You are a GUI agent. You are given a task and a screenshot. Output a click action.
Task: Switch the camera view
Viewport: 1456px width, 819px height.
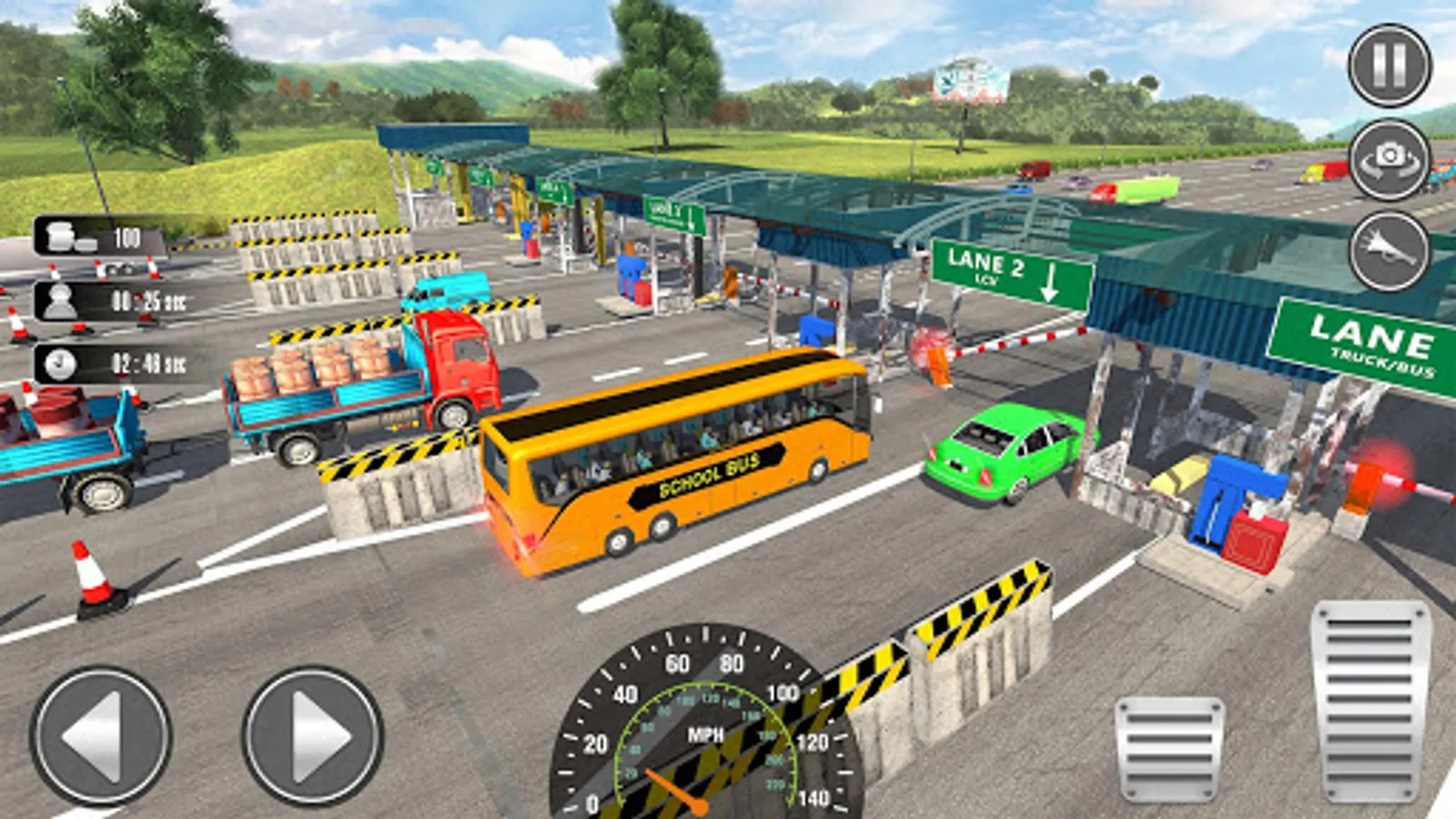[1389, 159]
